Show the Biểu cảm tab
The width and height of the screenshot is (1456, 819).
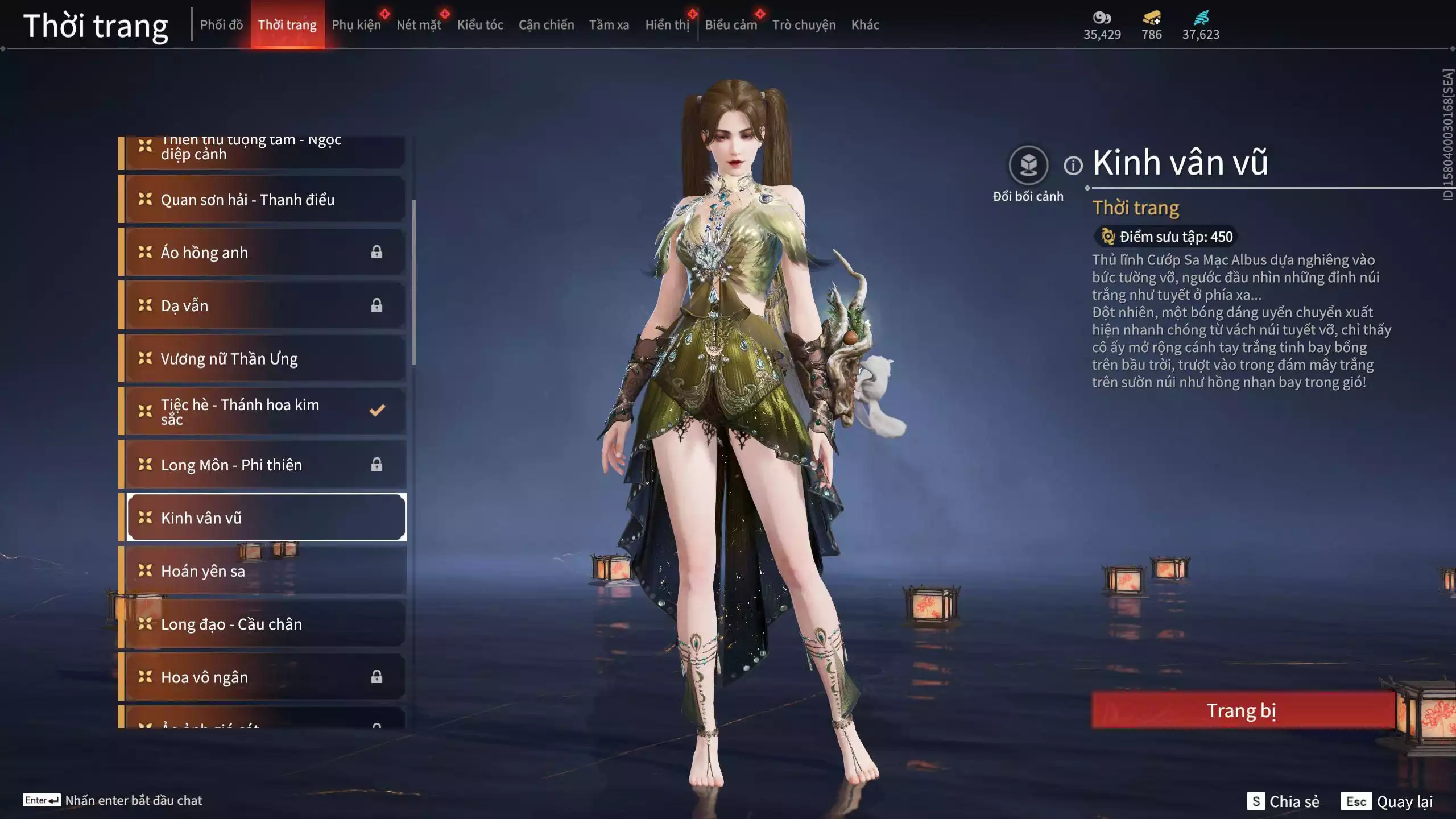(x=730, y=25)
